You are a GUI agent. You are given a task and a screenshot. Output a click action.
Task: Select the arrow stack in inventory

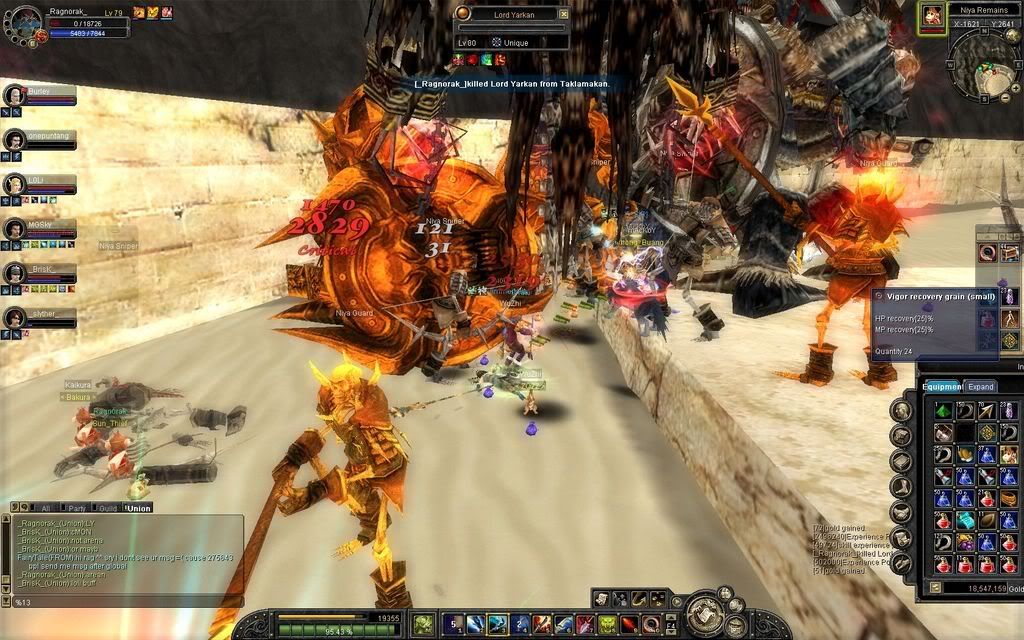coord(987,410)
